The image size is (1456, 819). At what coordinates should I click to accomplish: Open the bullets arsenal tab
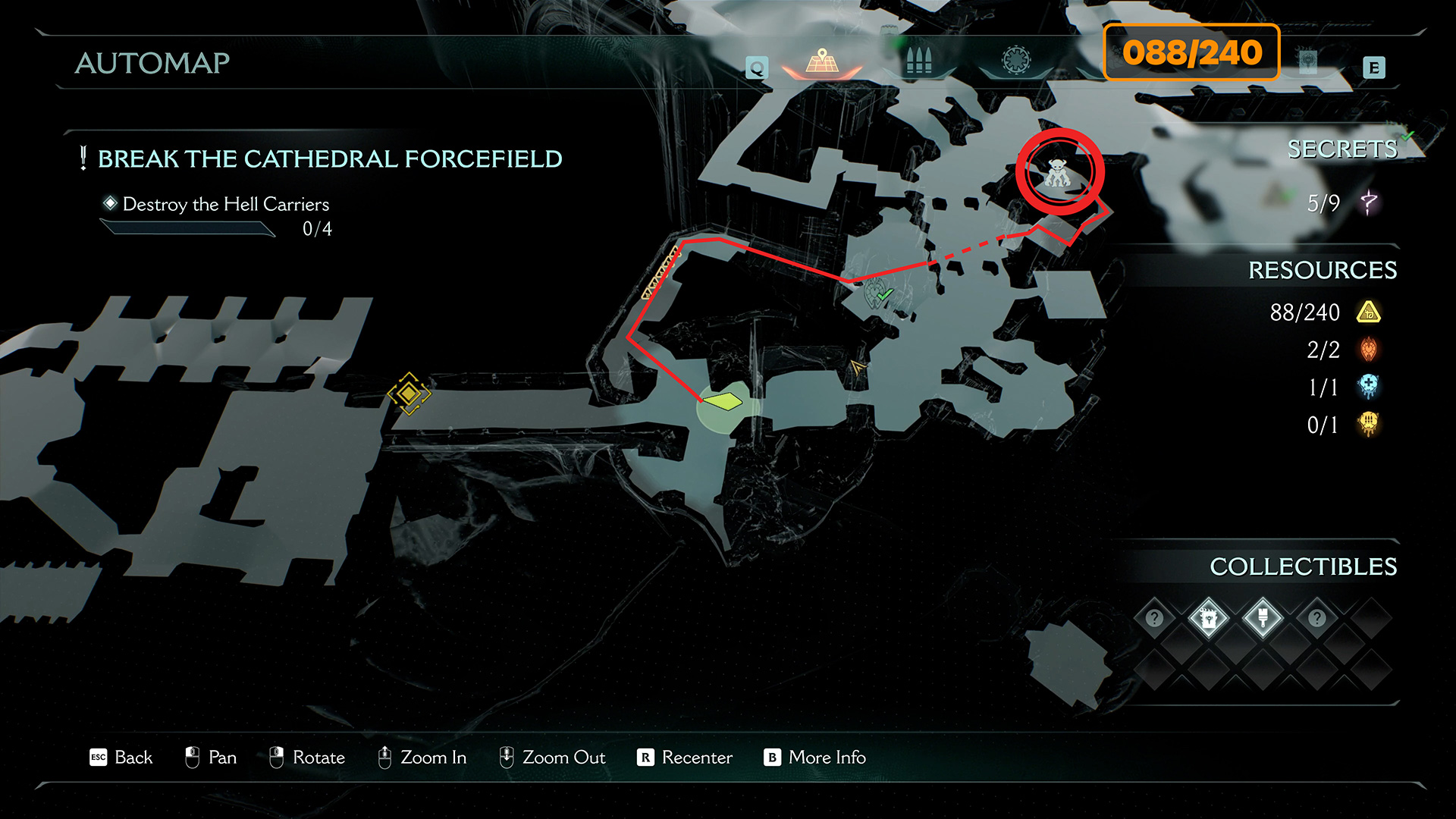point(918,61)
